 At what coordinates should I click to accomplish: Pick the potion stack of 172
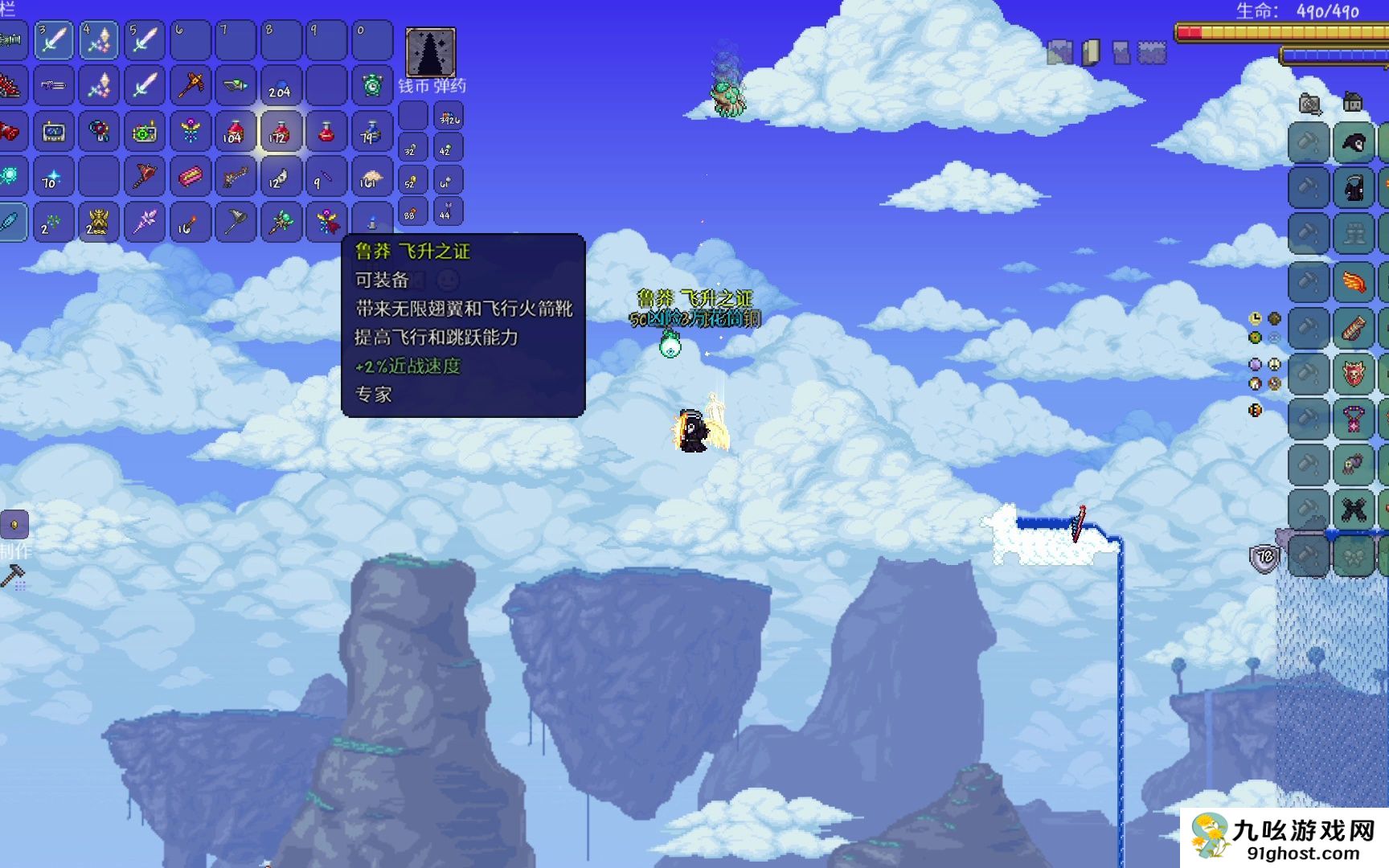280,131
